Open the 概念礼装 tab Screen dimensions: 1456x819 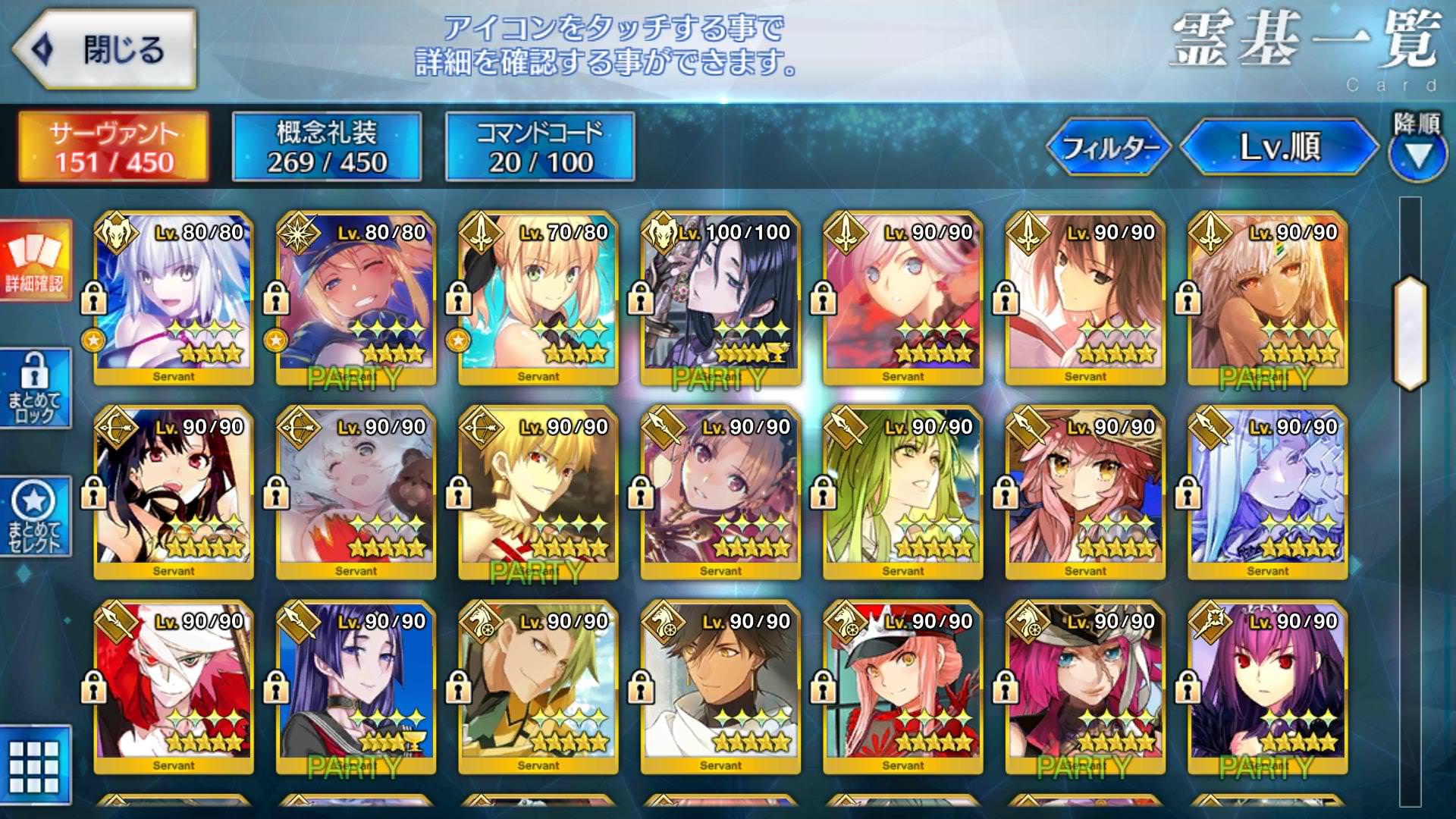click(327, 146)
